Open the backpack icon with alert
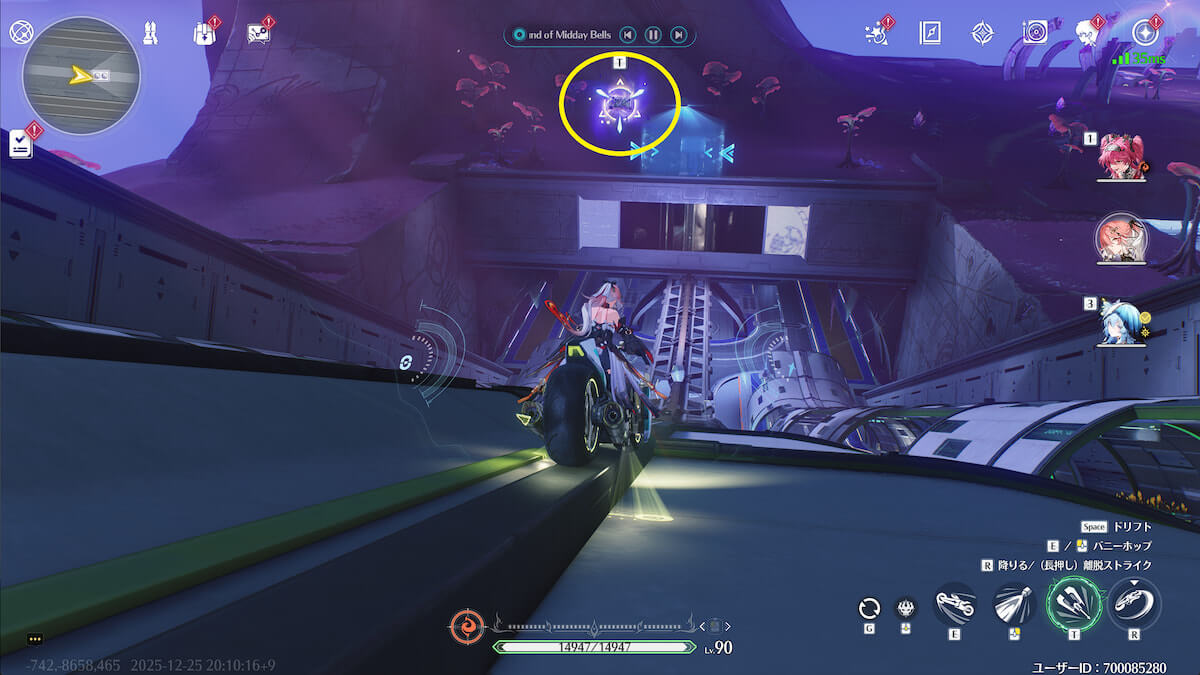1200x675 pixels. click(x=204, y=33)
